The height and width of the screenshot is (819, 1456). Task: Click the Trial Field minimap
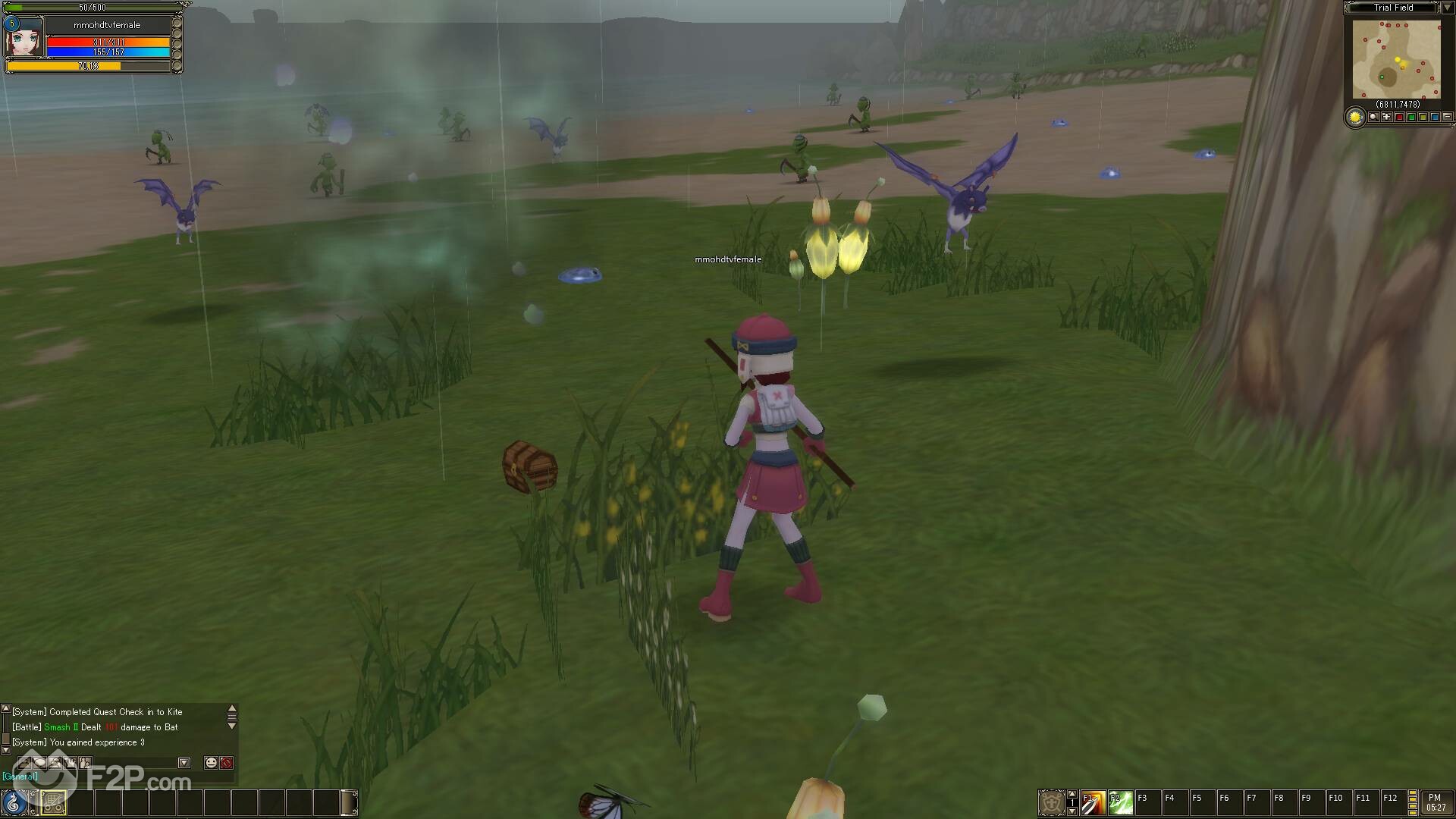pyautogui.click(x=1396, y=59)
